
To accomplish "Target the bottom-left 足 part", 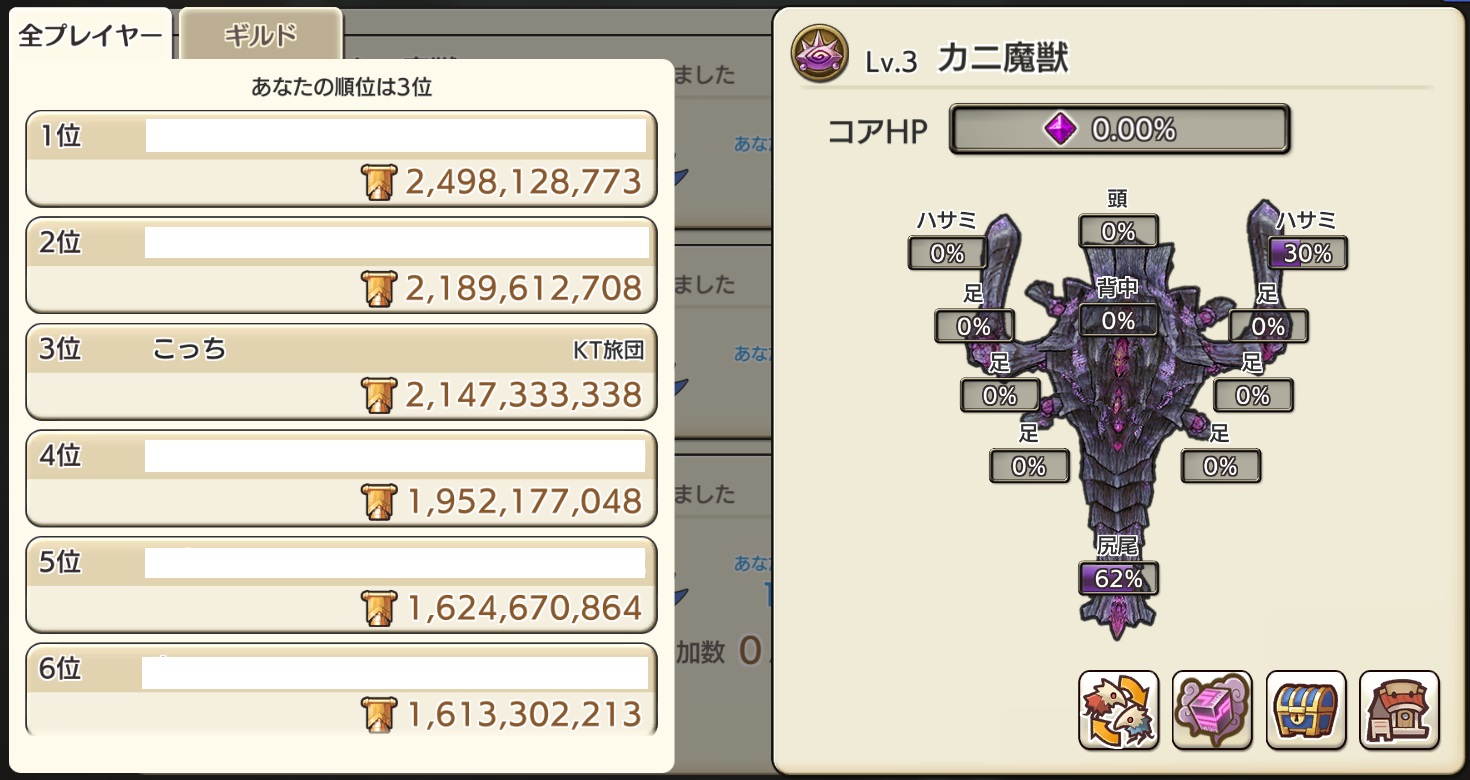I will click(x=1030, y=466).
